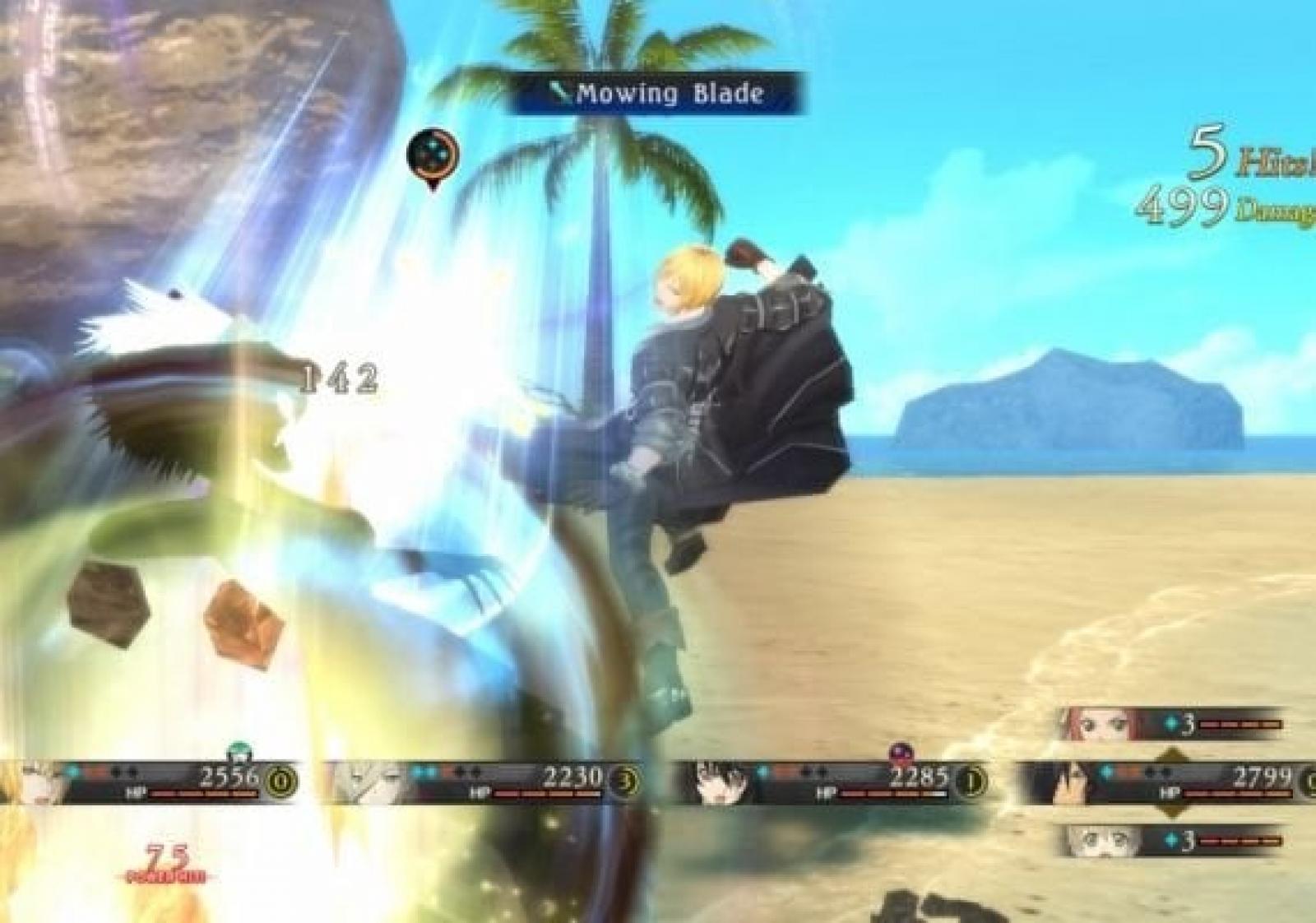
Task: Select the party panel showing 2556 HP
Action: [148, 781]
